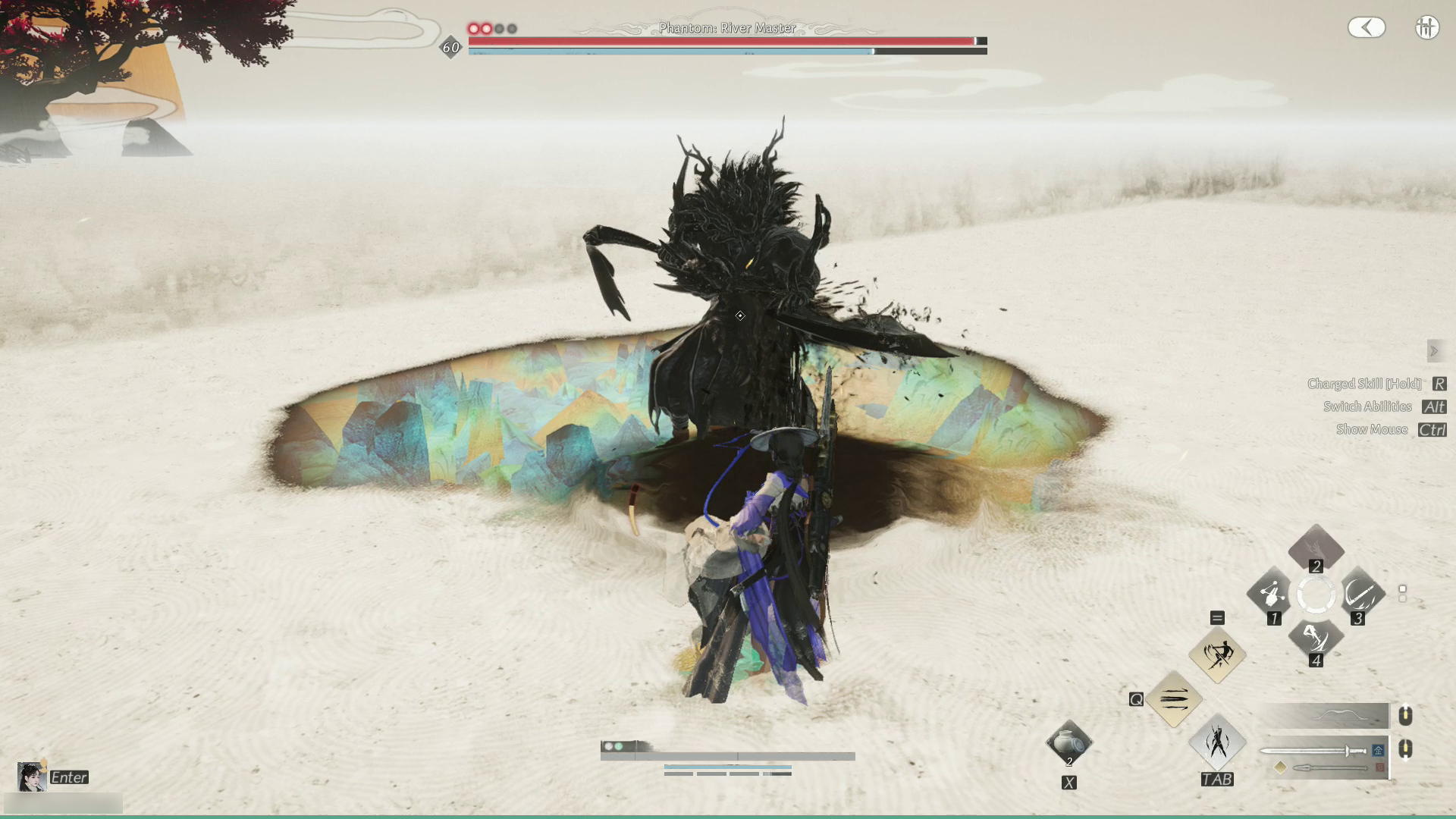Screen dimensions: 1456x819
Task: Use the healing jar item
Action: pyautogui.click(x=1068, y=743)
